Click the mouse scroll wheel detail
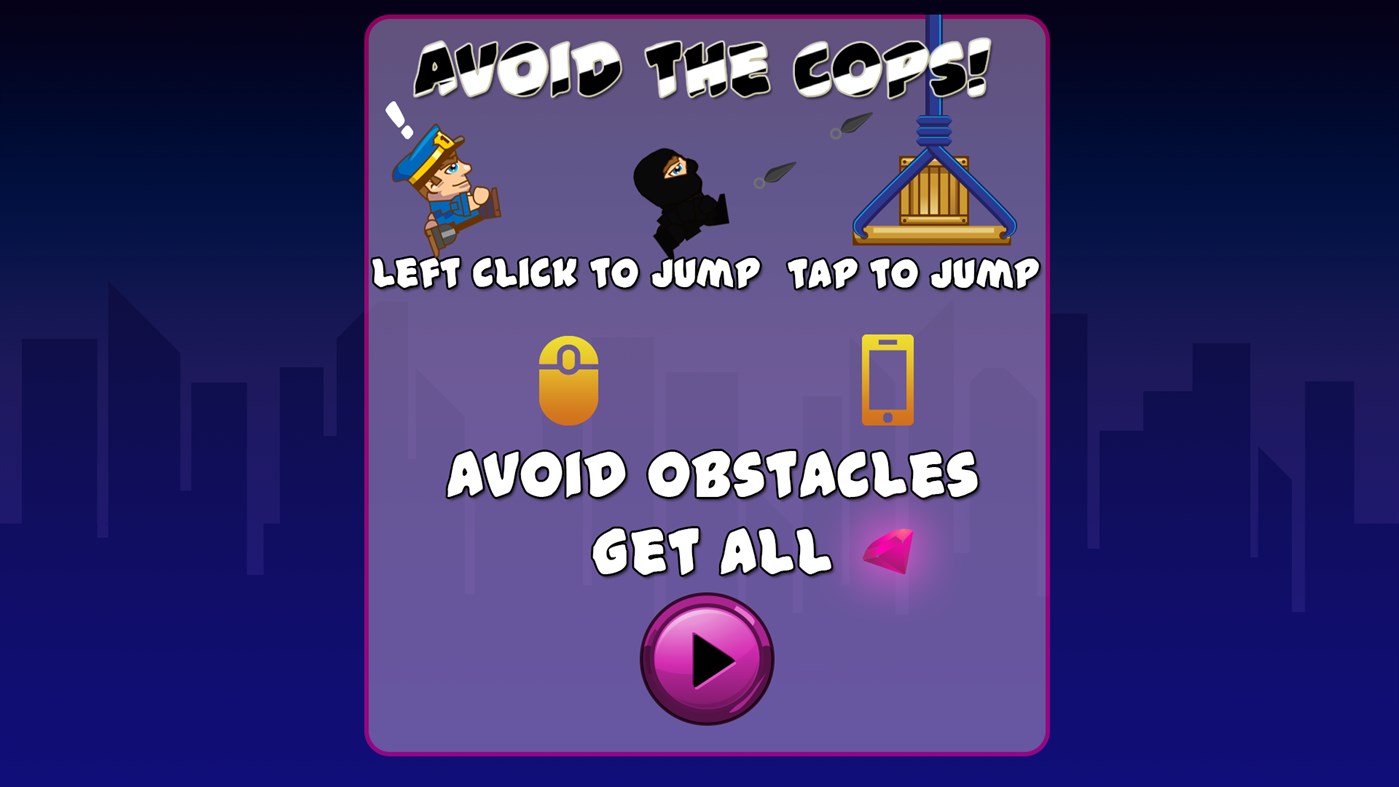1399x787 pixels. pyautogui.click(x=569, y=360)
